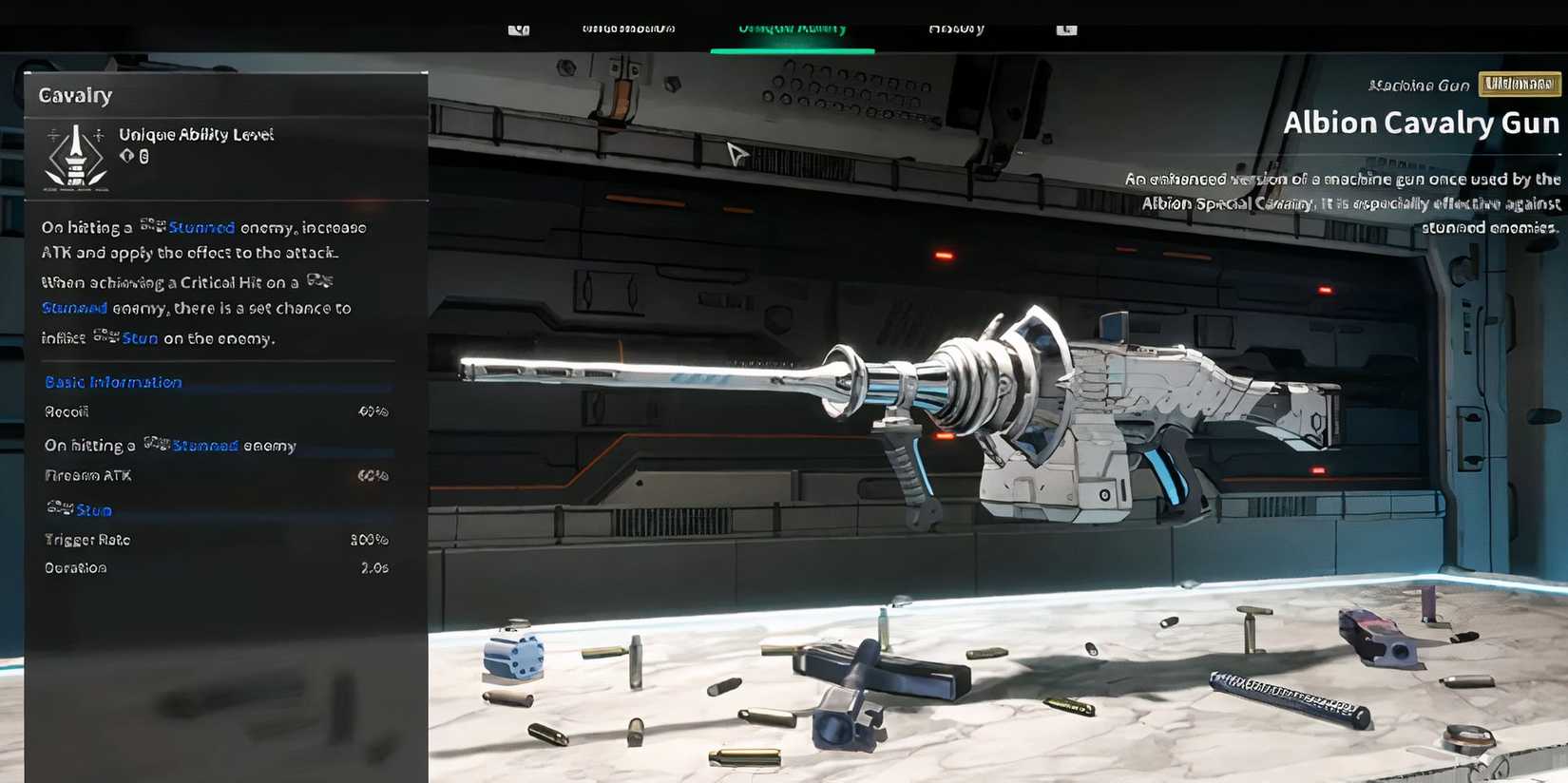Screen dimensions: 1568x783
Task: Click the blue Stun link text
Action: click(x=139, y=337)
